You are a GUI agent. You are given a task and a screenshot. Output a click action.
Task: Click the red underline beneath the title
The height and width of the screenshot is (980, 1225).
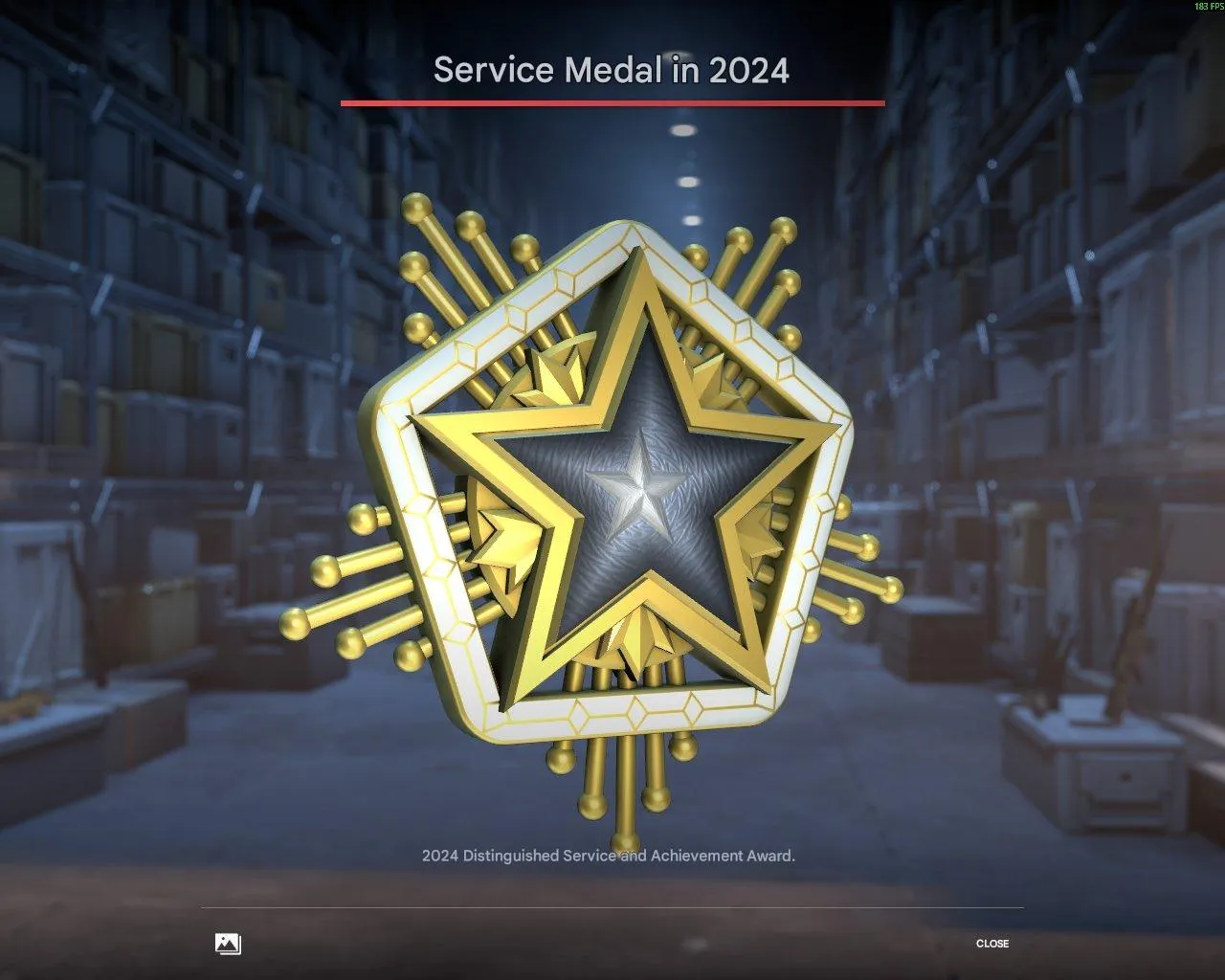click(x=612, y=100)
